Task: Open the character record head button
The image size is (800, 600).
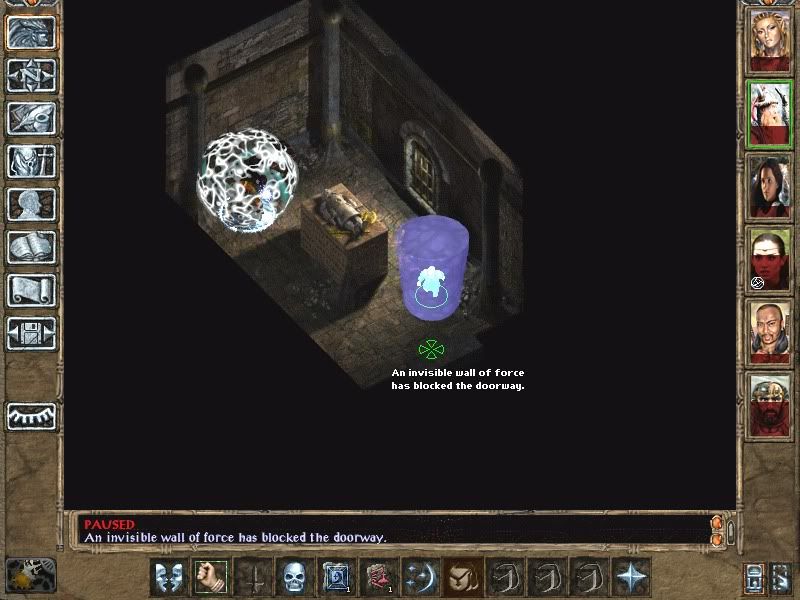Action: click(x=32, y=204)
